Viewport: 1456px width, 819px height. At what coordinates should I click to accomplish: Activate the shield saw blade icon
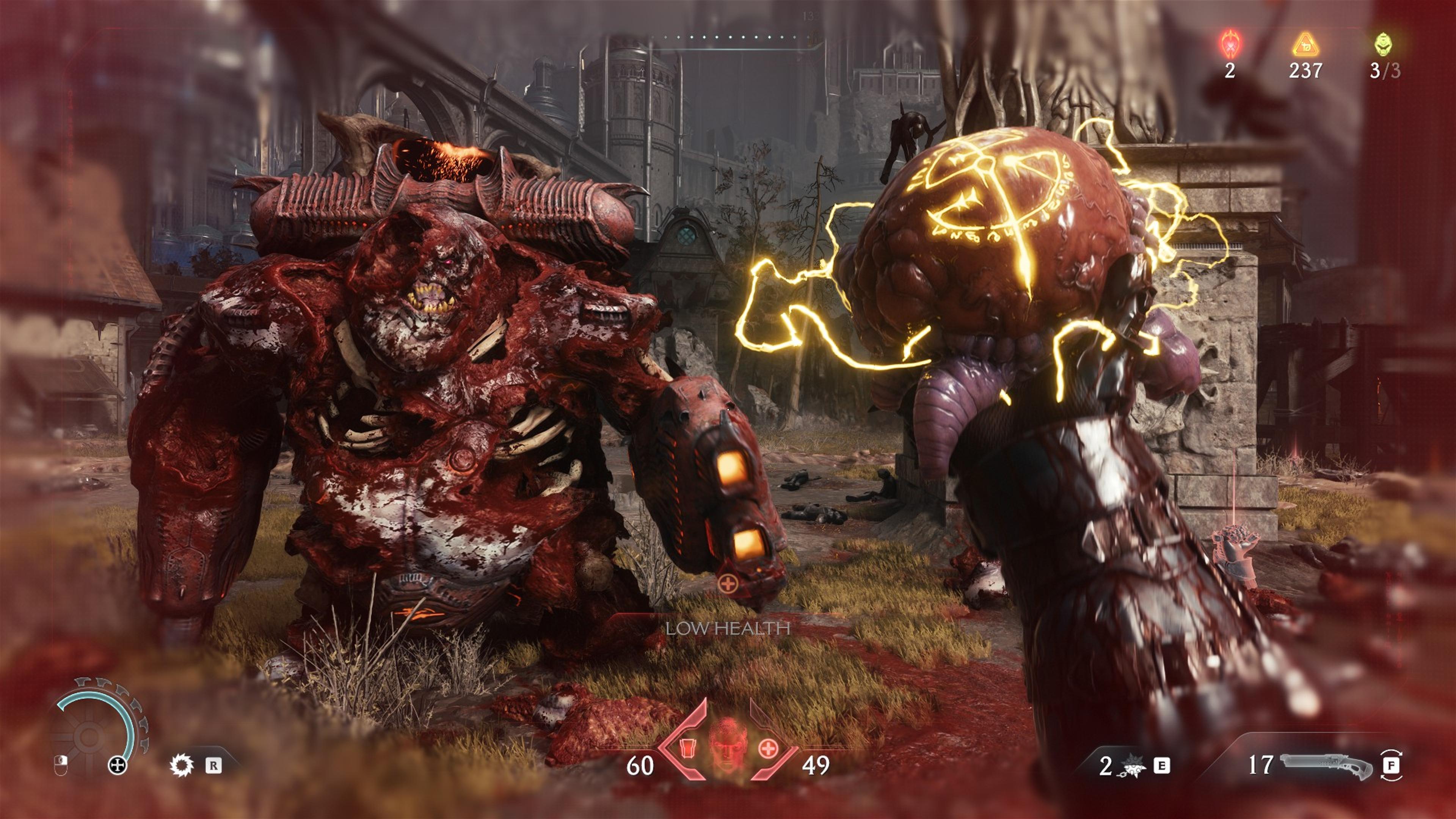tap(182, 765)
